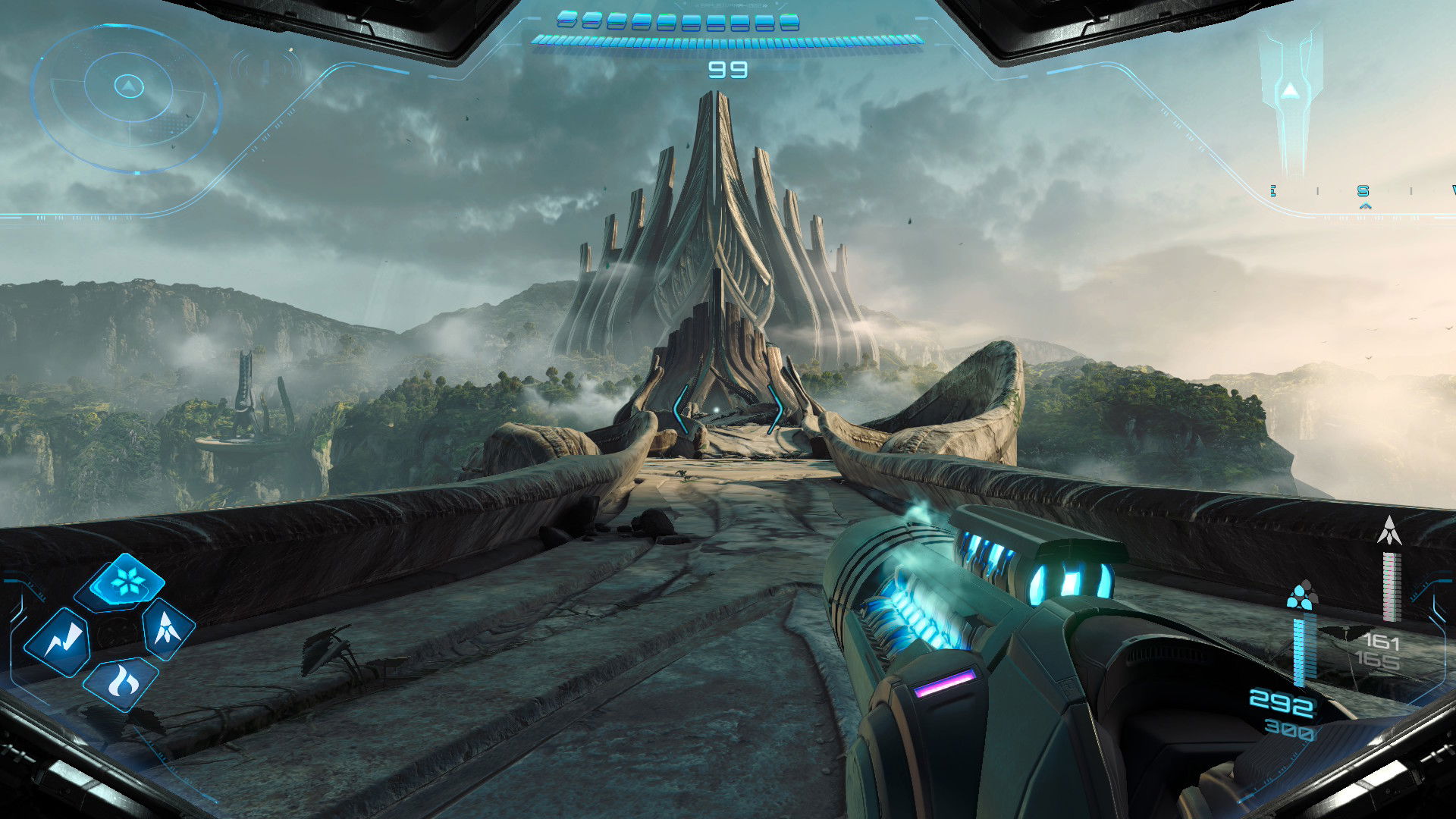Choose the flame shot icon

[121, 682]
